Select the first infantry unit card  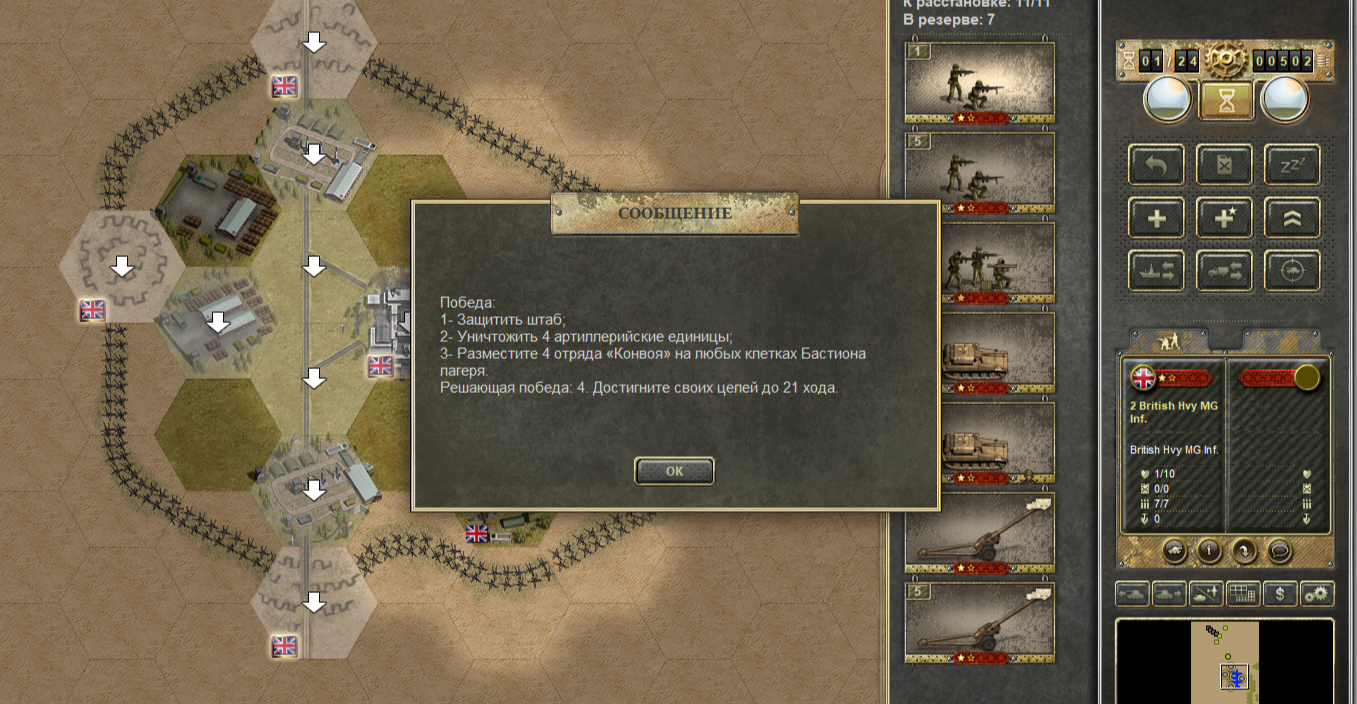(979, 83)
